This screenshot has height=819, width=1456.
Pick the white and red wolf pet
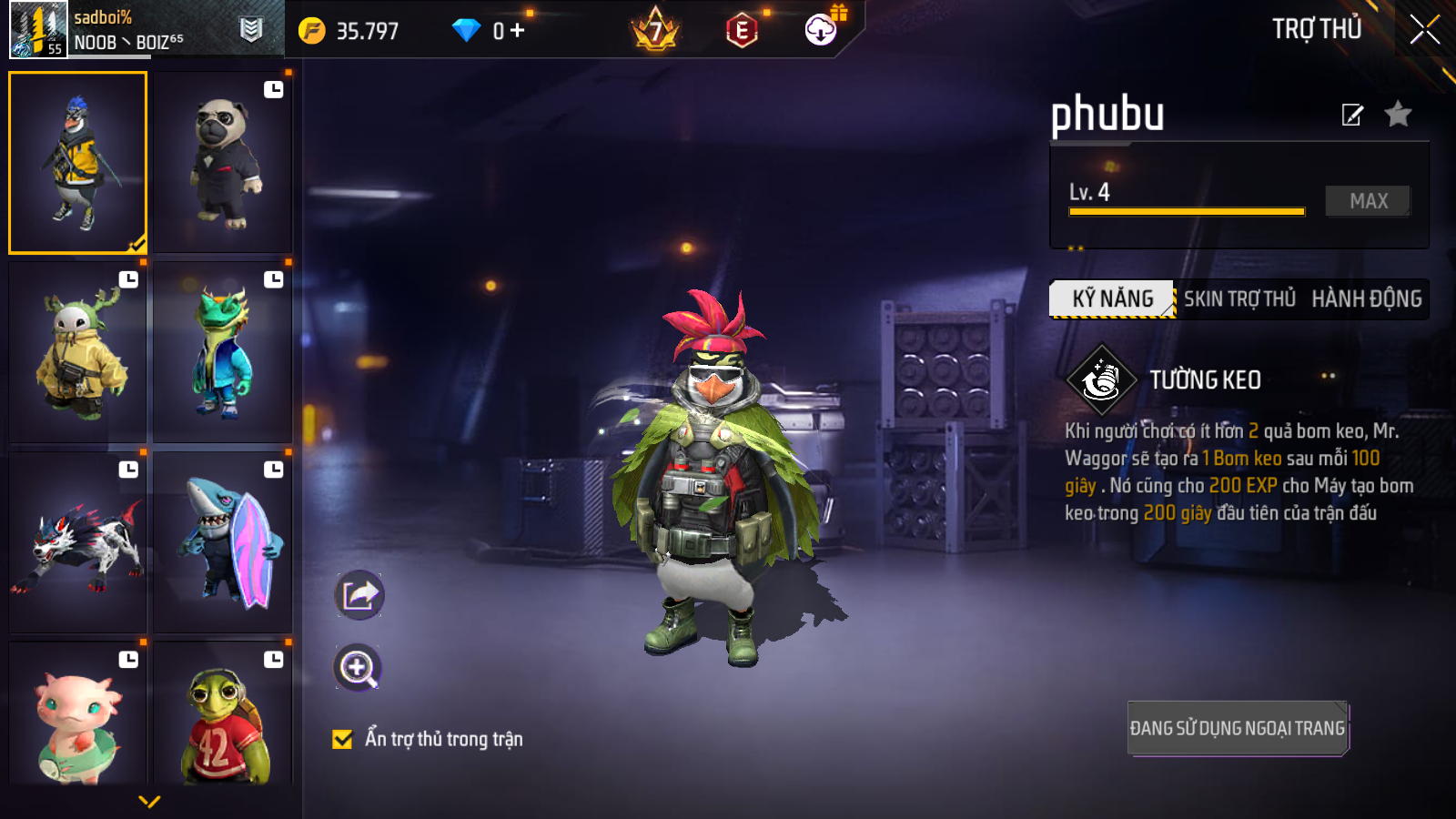[x=78, y=543]
